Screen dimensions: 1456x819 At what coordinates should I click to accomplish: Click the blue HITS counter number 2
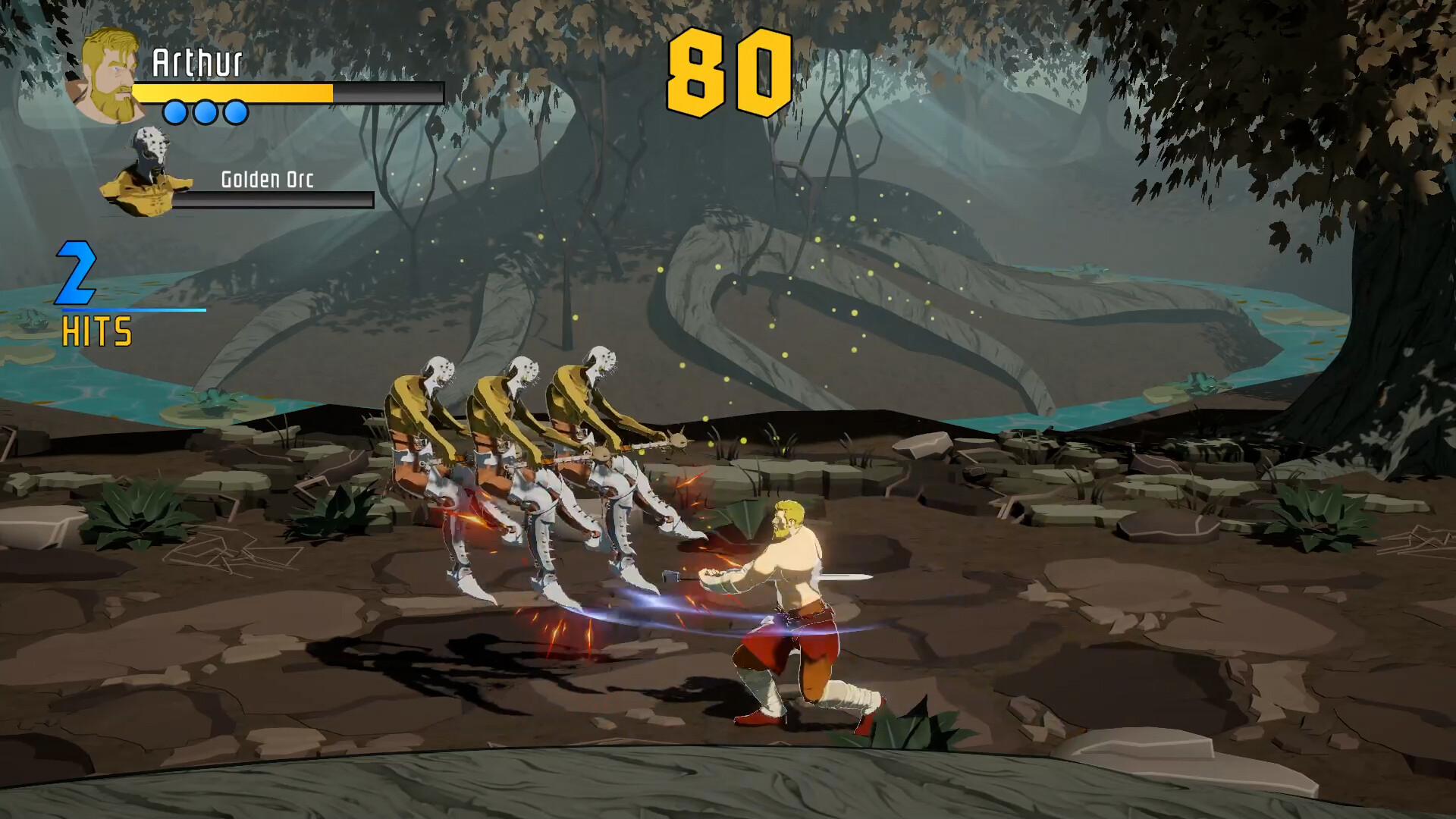(x=76, y=273)
